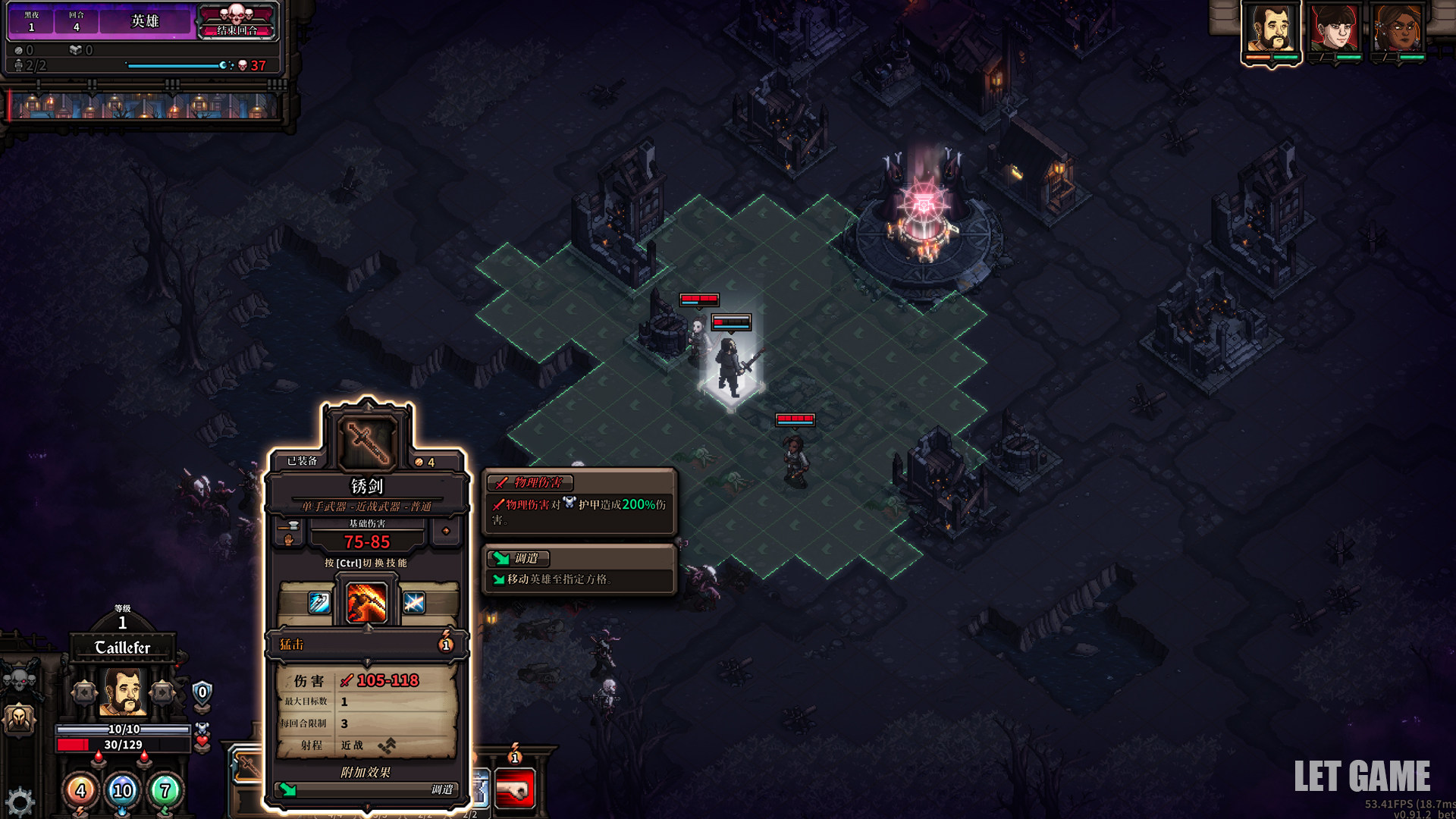Select the bearded hero portrait in party bar

pos(1271,30)
